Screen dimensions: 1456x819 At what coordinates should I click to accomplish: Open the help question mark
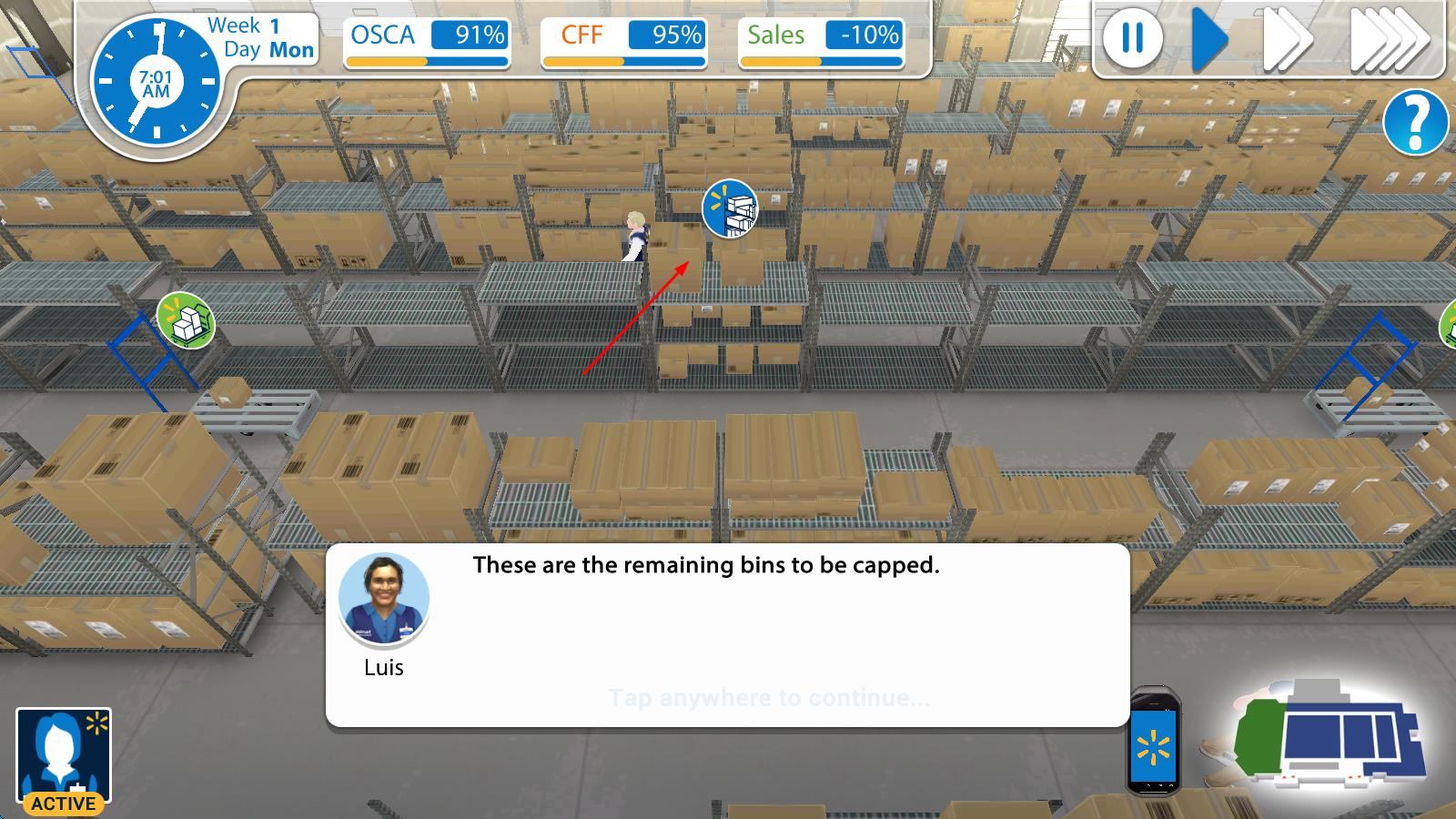(1415, 122)
